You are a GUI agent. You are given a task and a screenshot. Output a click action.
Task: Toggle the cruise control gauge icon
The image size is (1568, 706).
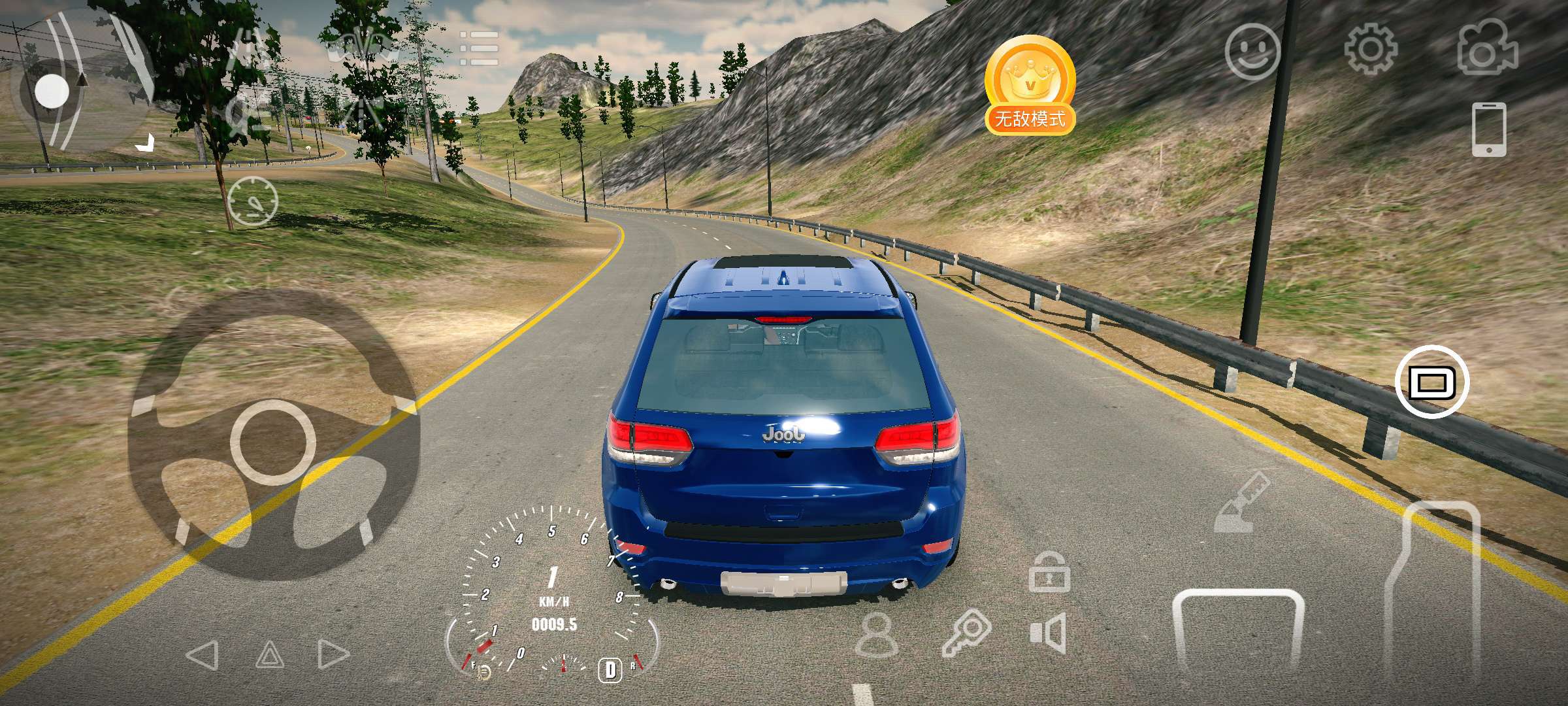coord(253,200)
